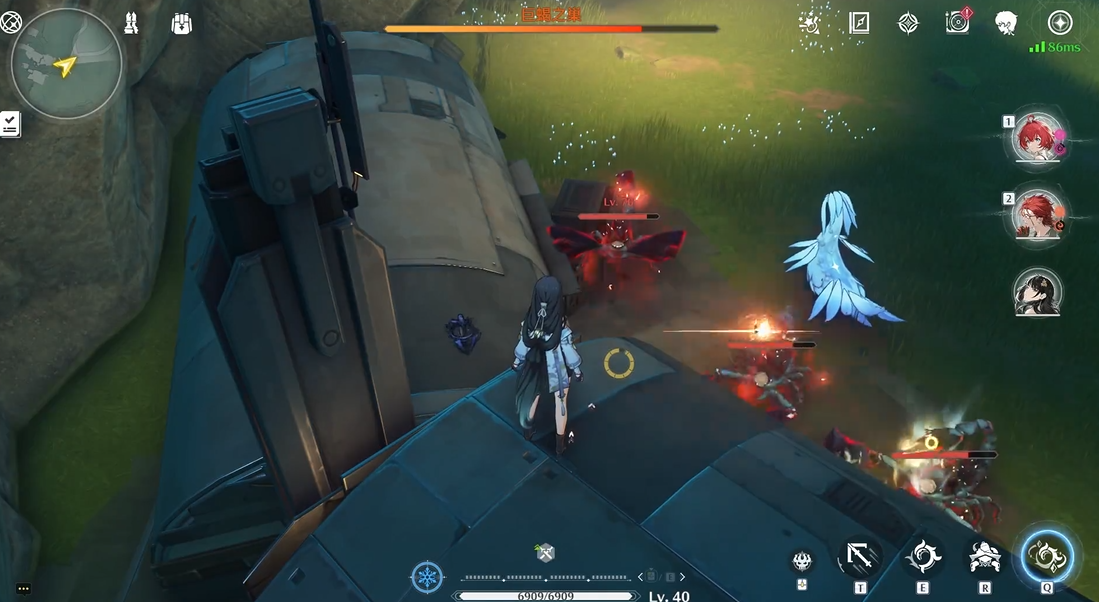Click the four-pointed diamond star icon
This screenshot has width=1099, height=602.
[908, 22]
